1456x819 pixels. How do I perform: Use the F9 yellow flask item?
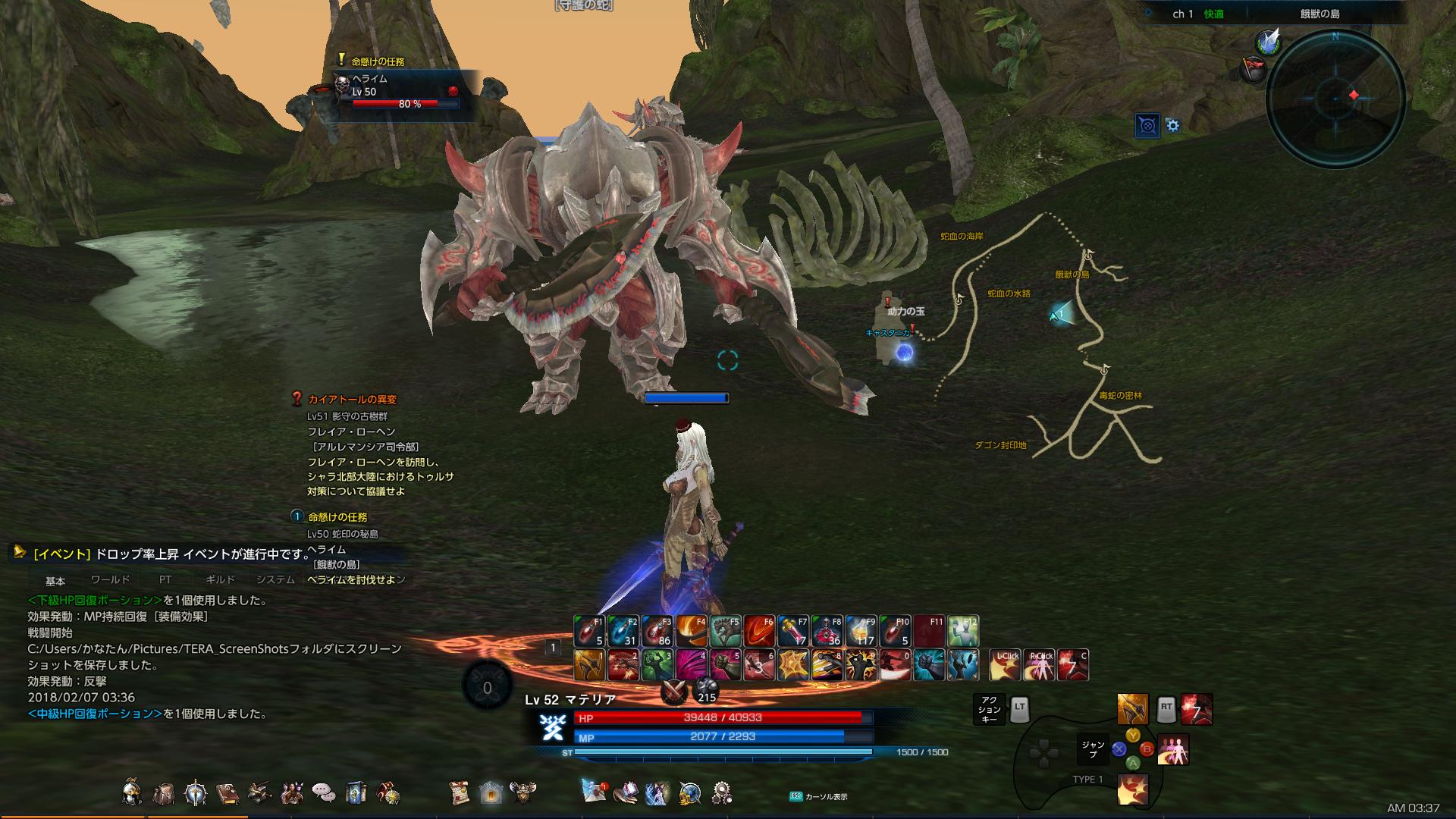pos(861,631)
